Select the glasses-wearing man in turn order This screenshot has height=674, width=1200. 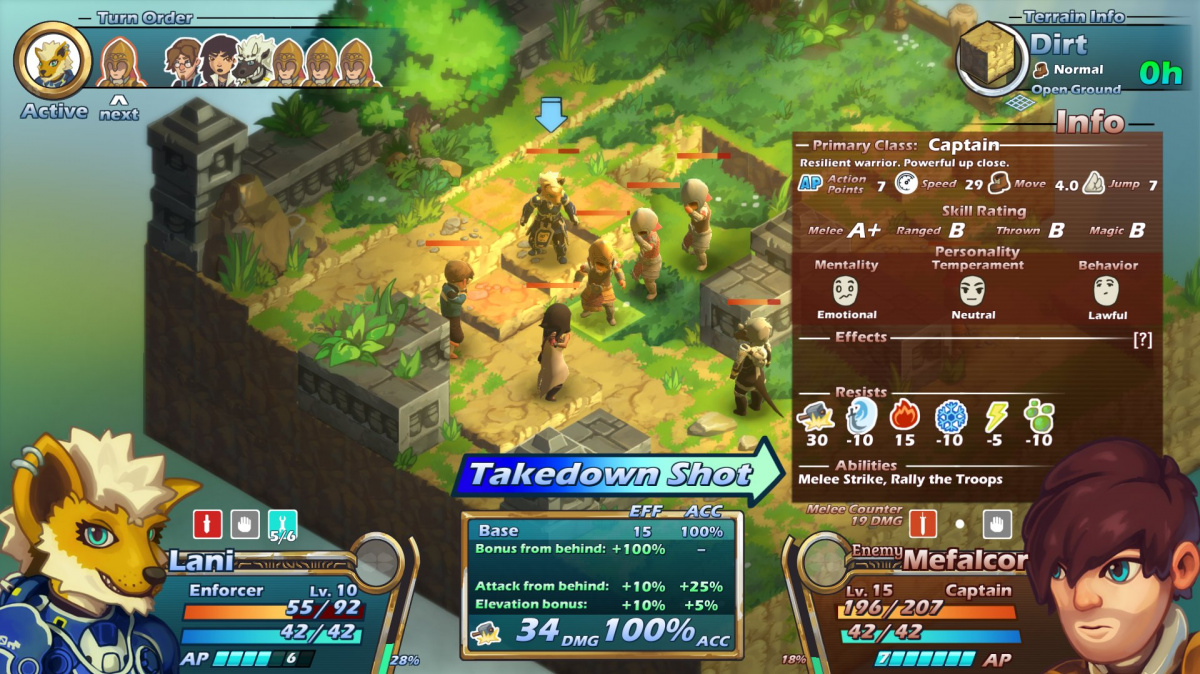[x=184, y=63]
